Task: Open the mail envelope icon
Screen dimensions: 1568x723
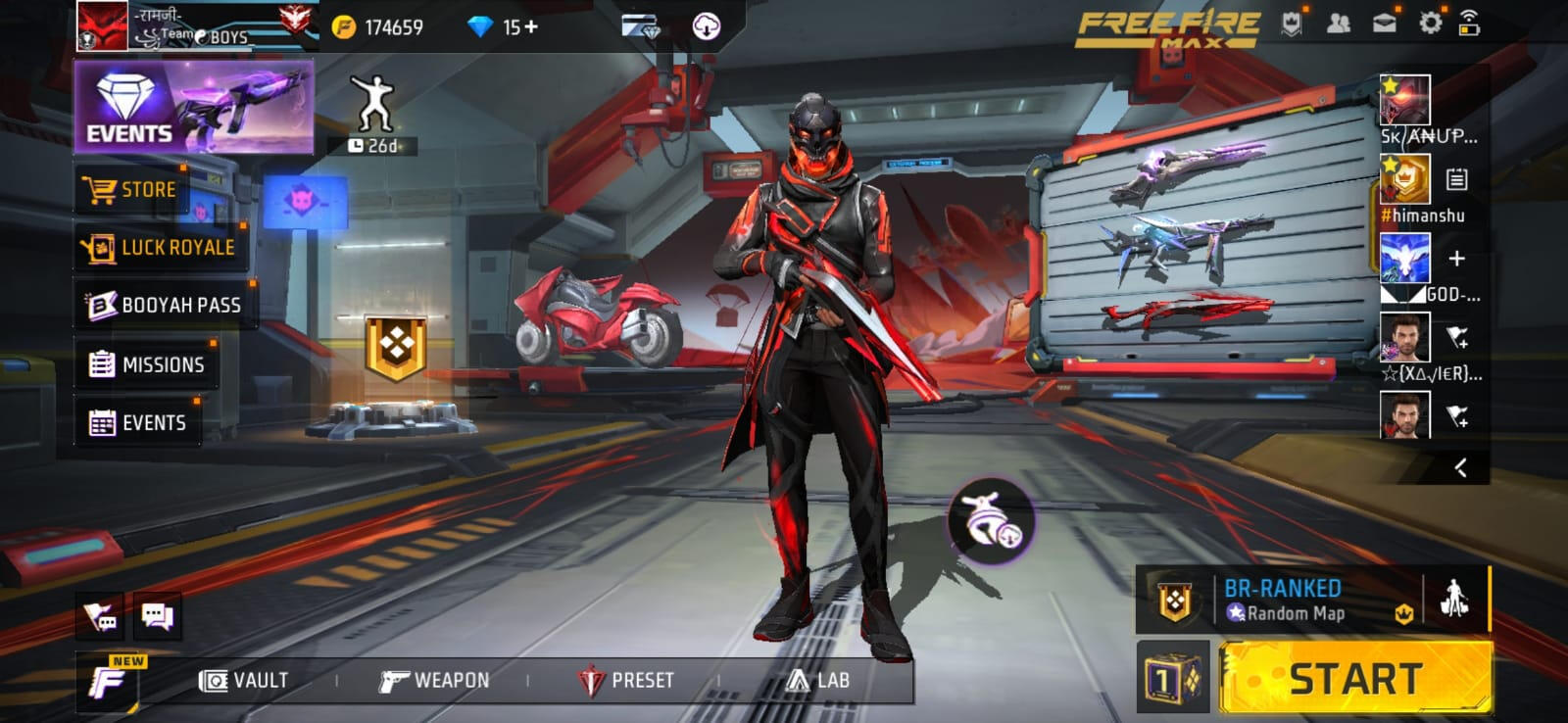Action: 1384,24
